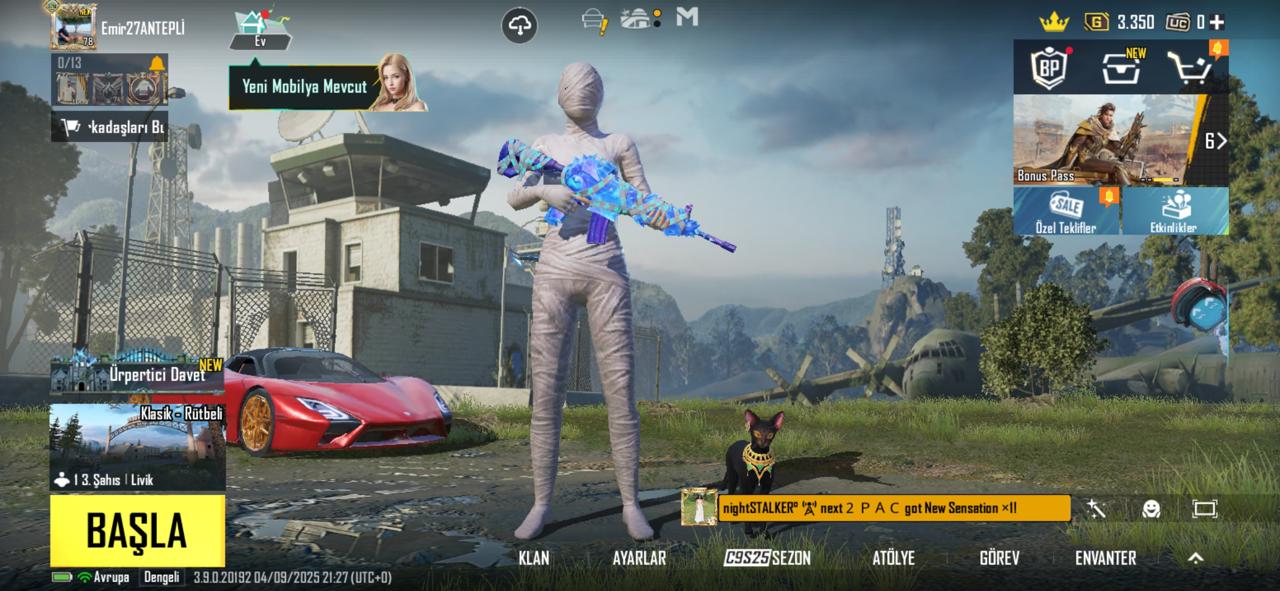
Task: Open the BP Royale Pass icon
Action: (x=1050, y=68)
